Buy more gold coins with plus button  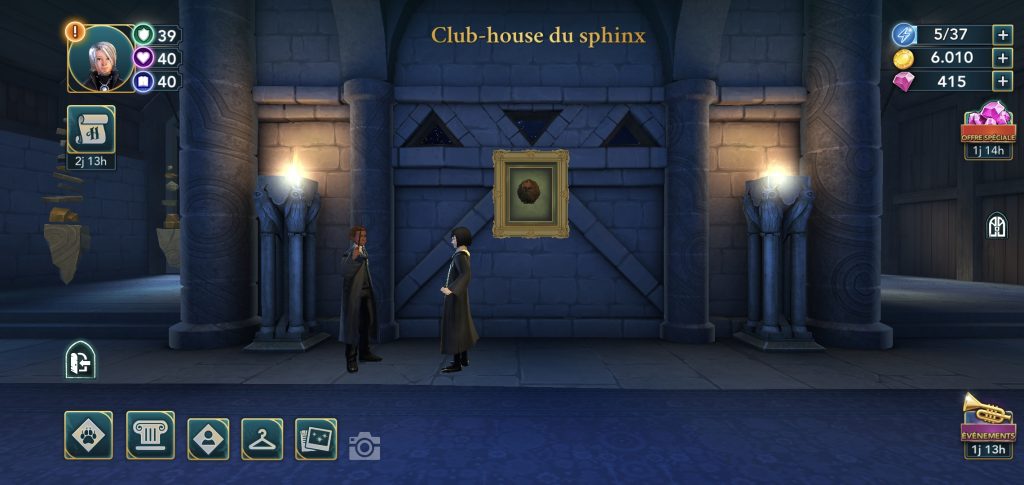click(1002, 58)
